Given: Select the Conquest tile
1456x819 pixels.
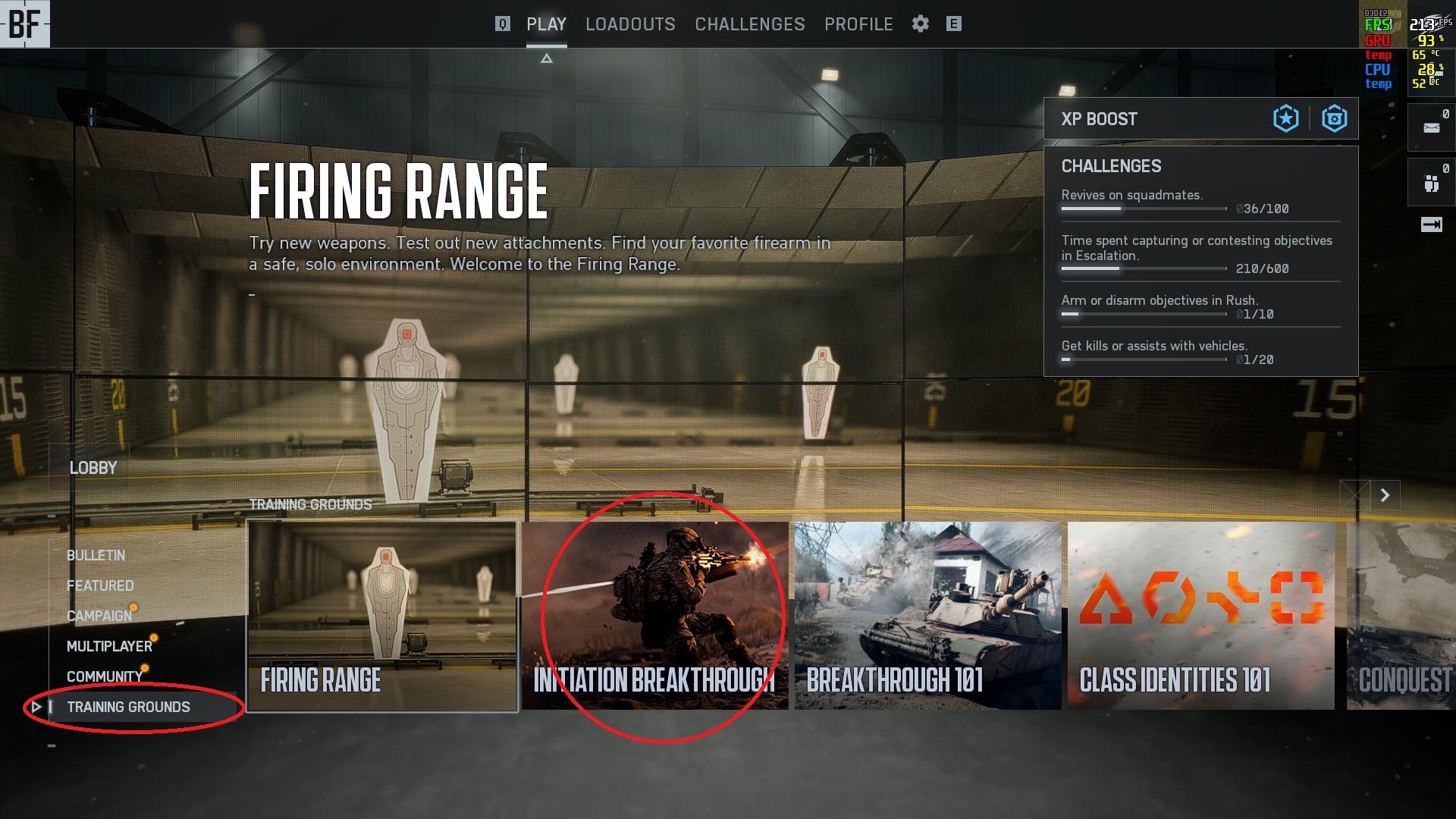Looking at the screenshot, I should click(1401, 616).
